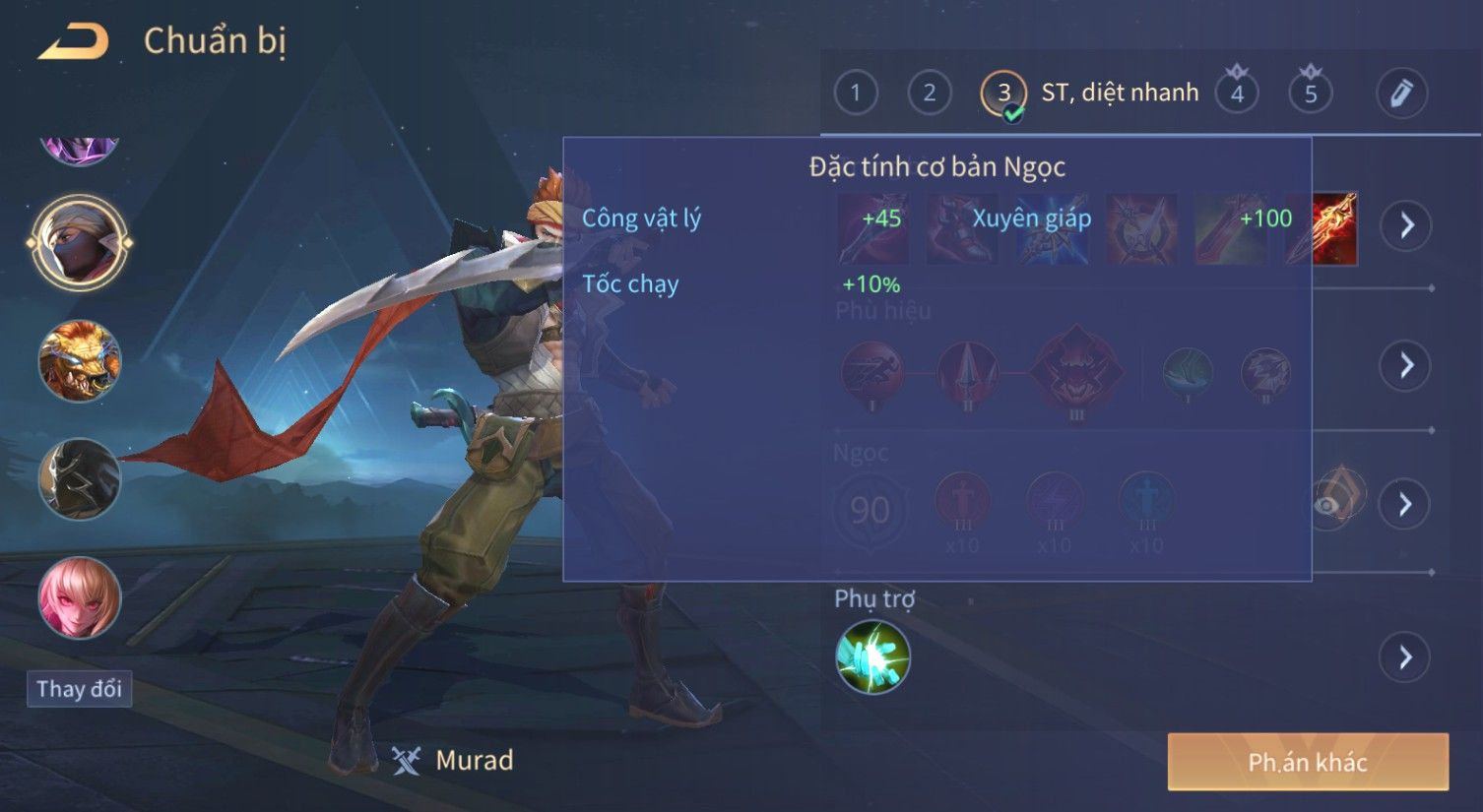Choose the orange beast hero portrait
The width and height of the screenshot is (1483, 812).
click(80, 361)
